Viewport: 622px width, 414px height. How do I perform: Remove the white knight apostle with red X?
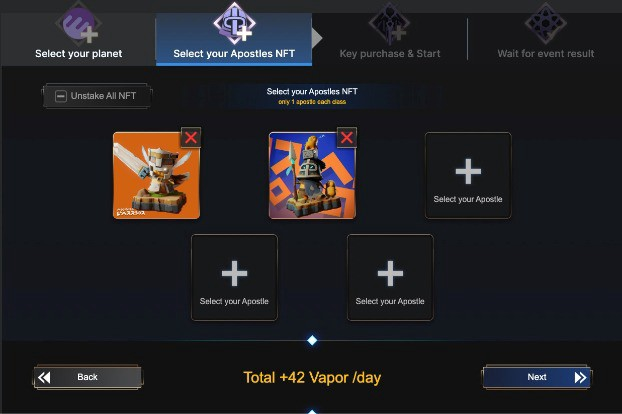click(191, 137)
